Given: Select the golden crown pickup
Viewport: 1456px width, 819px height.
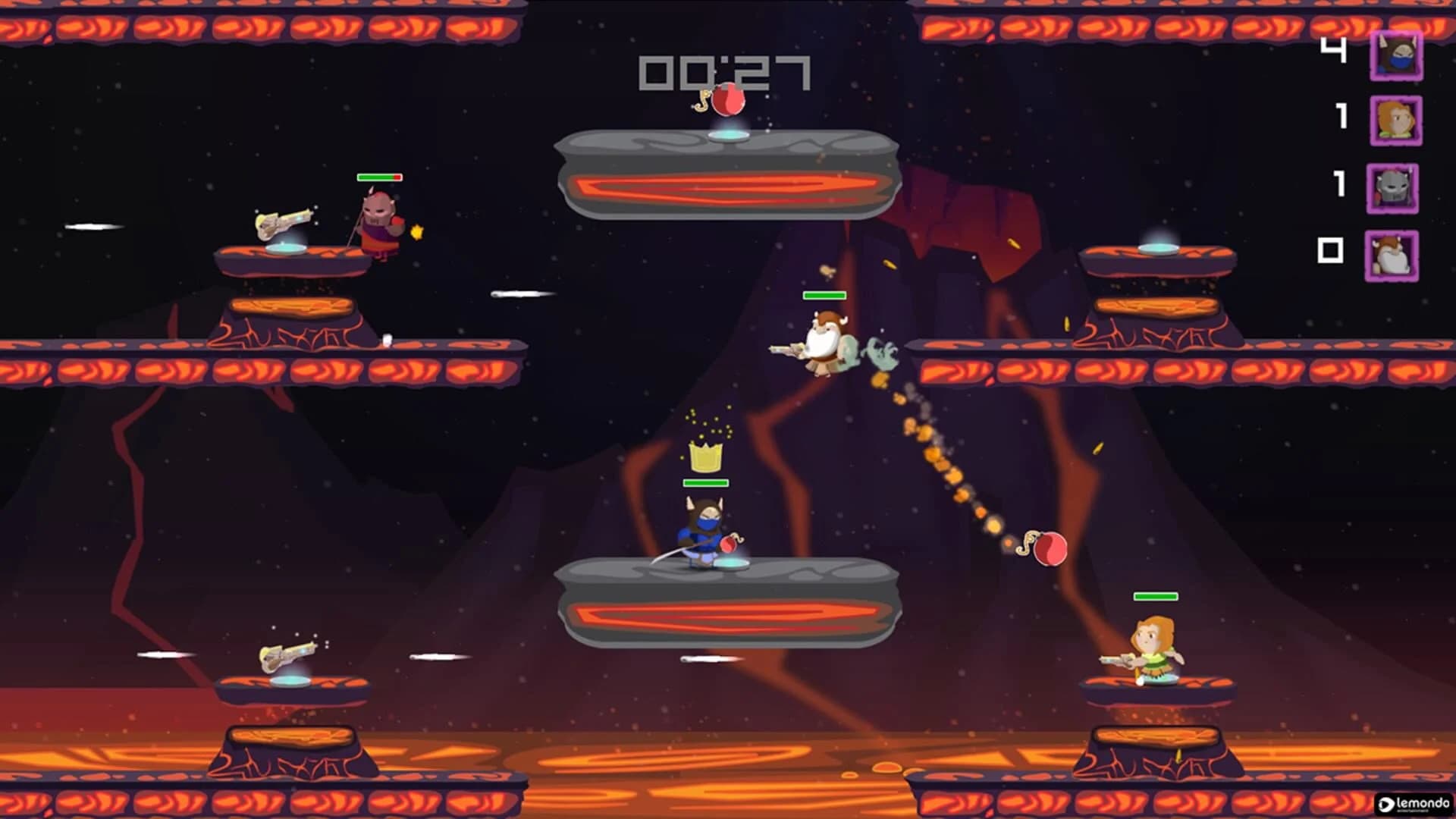Looking at the screenshot, I should [706, 458].
